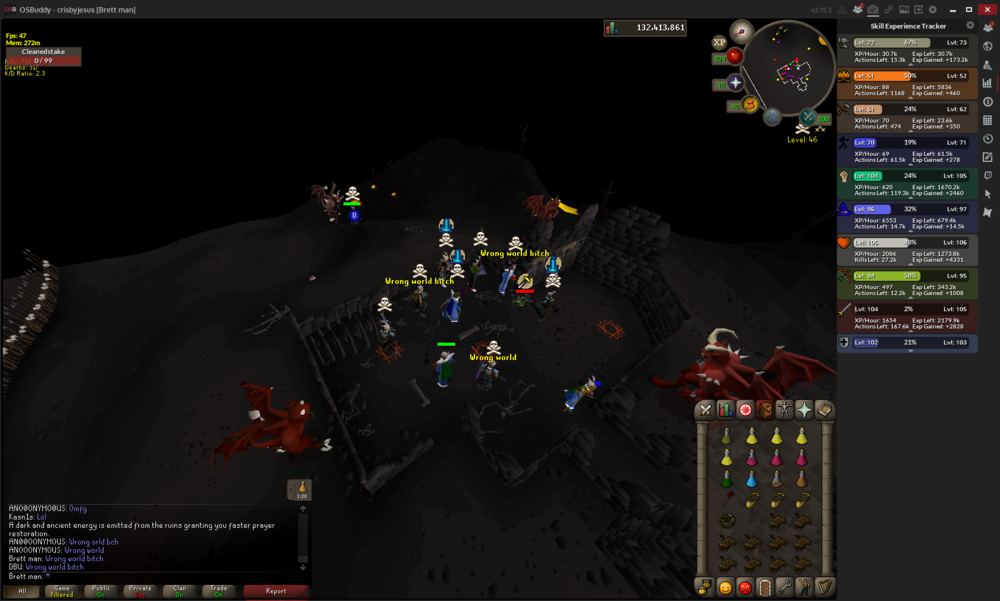Toggle the XP drops orb
Image resolution: width=1000 pixels, height=601 pixels.
click(719, 43)
